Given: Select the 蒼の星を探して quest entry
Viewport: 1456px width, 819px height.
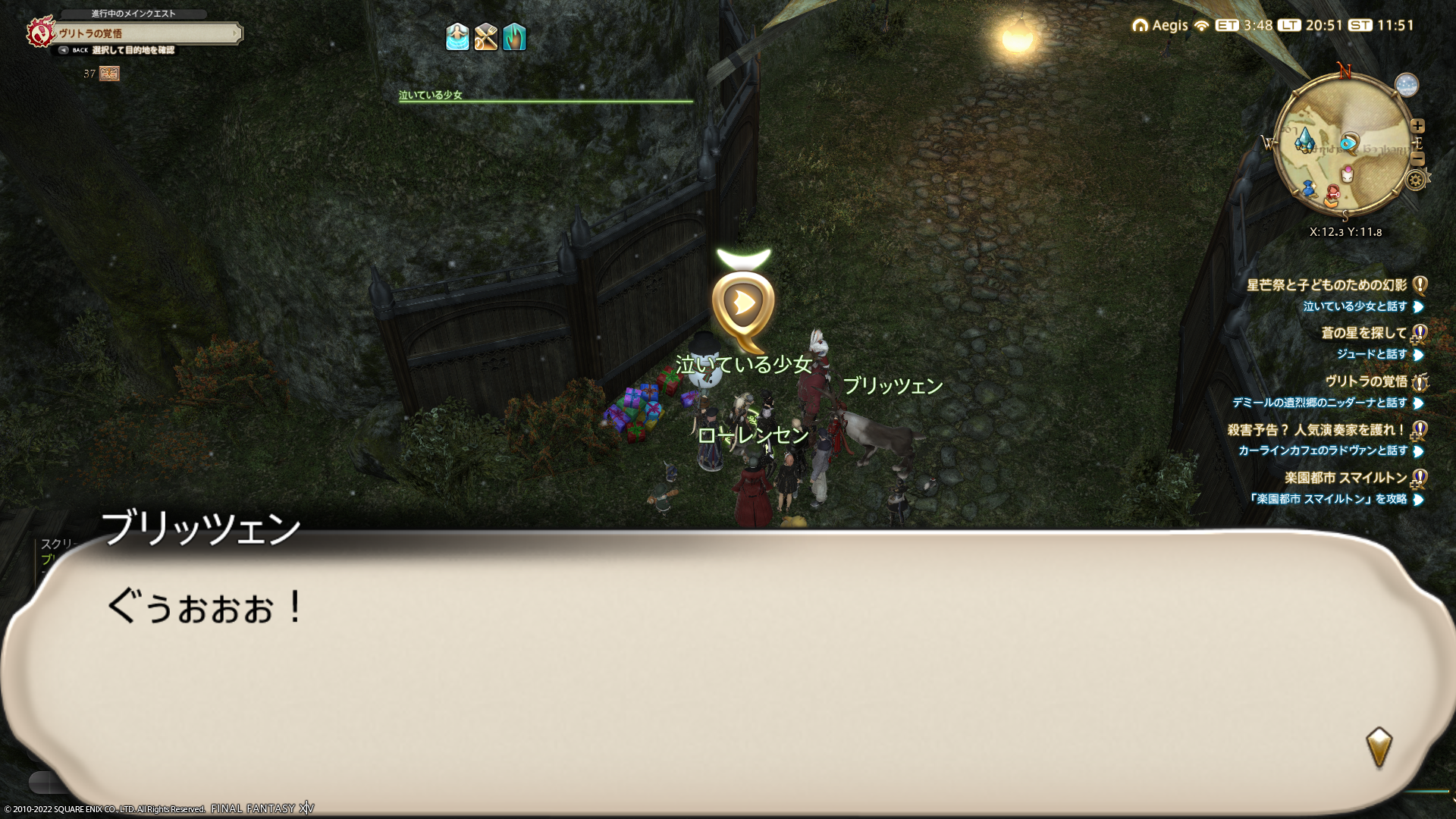Looking at the screenshot, I should pos(1363,333).
